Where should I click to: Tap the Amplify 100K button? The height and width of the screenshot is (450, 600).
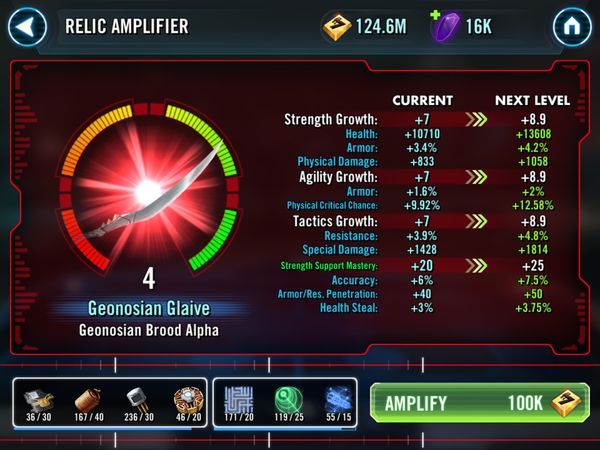(x=479, y=403)
